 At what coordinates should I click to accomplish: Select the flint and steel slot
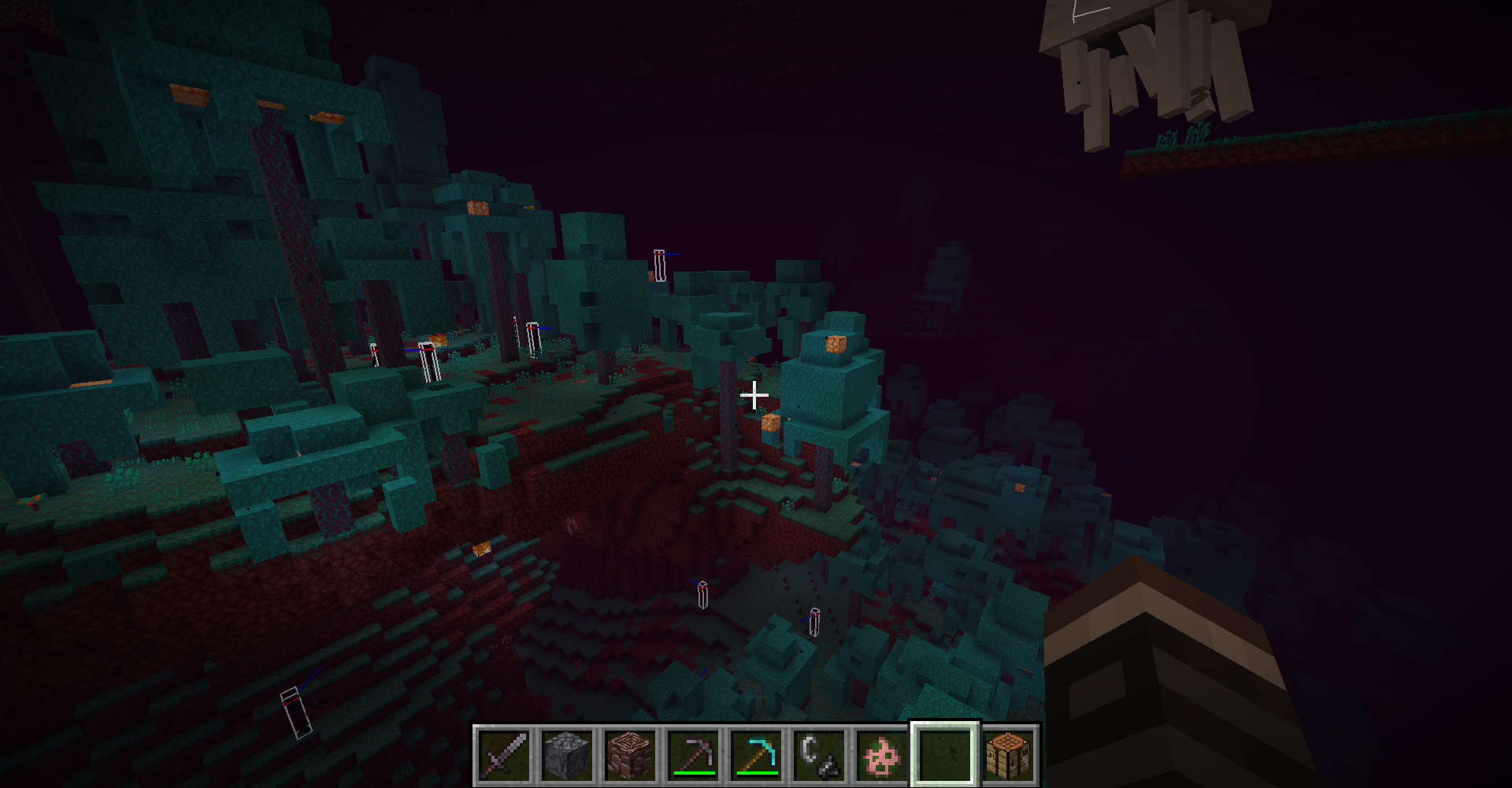(x=819, y=755)
